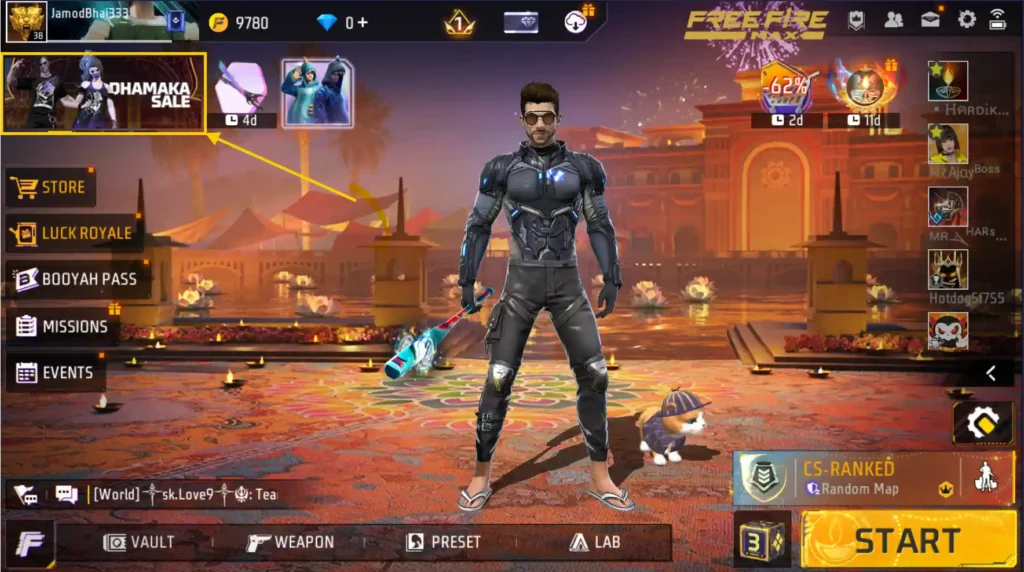1024x572 pixels.
Task: Open the 62% discount offer
Action: pos(786,90)
